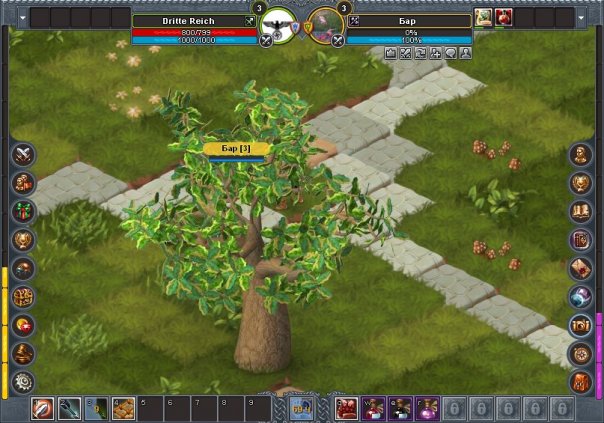Click the green gift box icon
This screenshot has width=604, height=423.
[x=22, y=211]
